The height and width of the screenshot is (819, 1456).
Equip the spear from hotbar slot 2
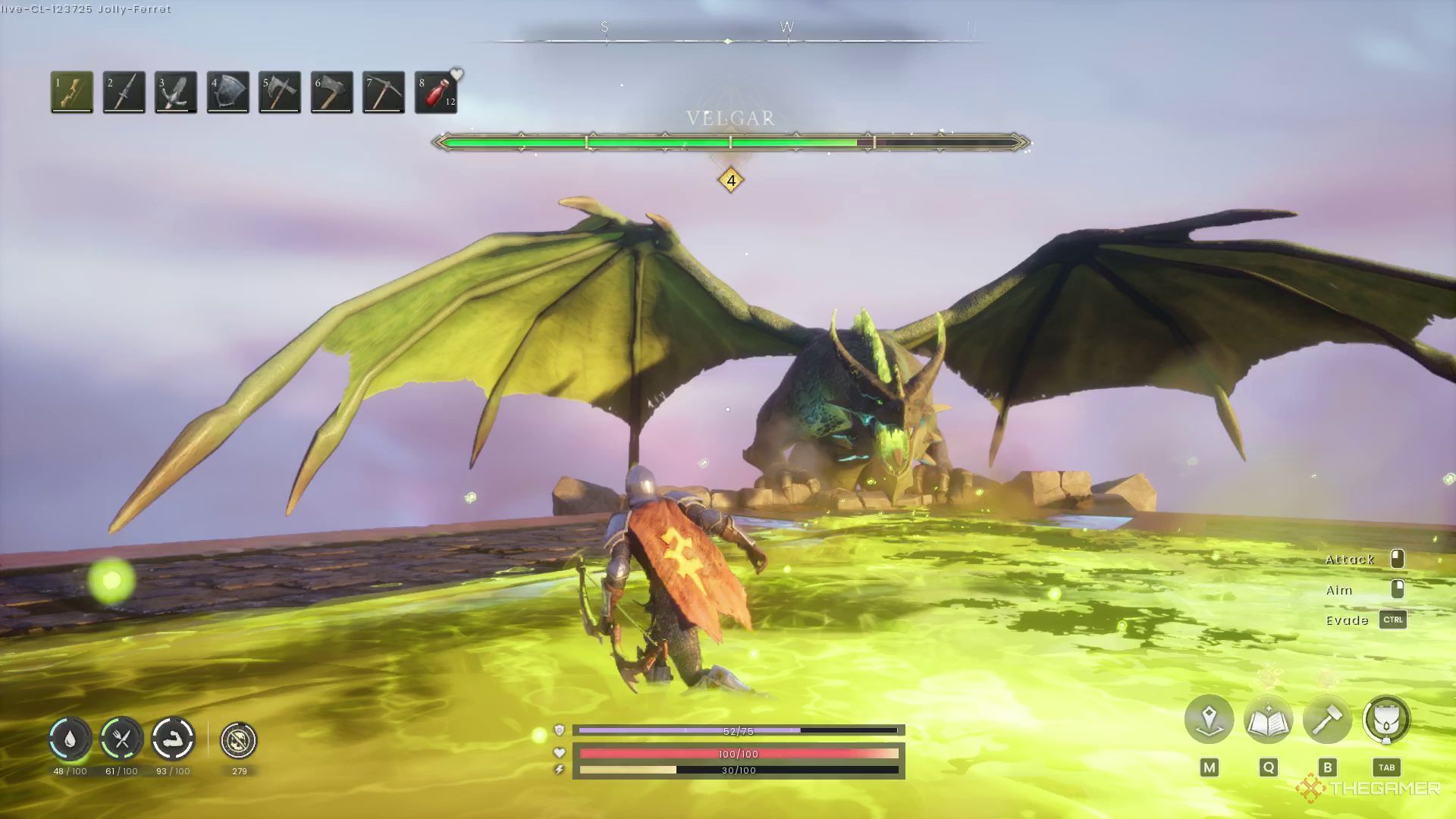[x=124, y=92]
